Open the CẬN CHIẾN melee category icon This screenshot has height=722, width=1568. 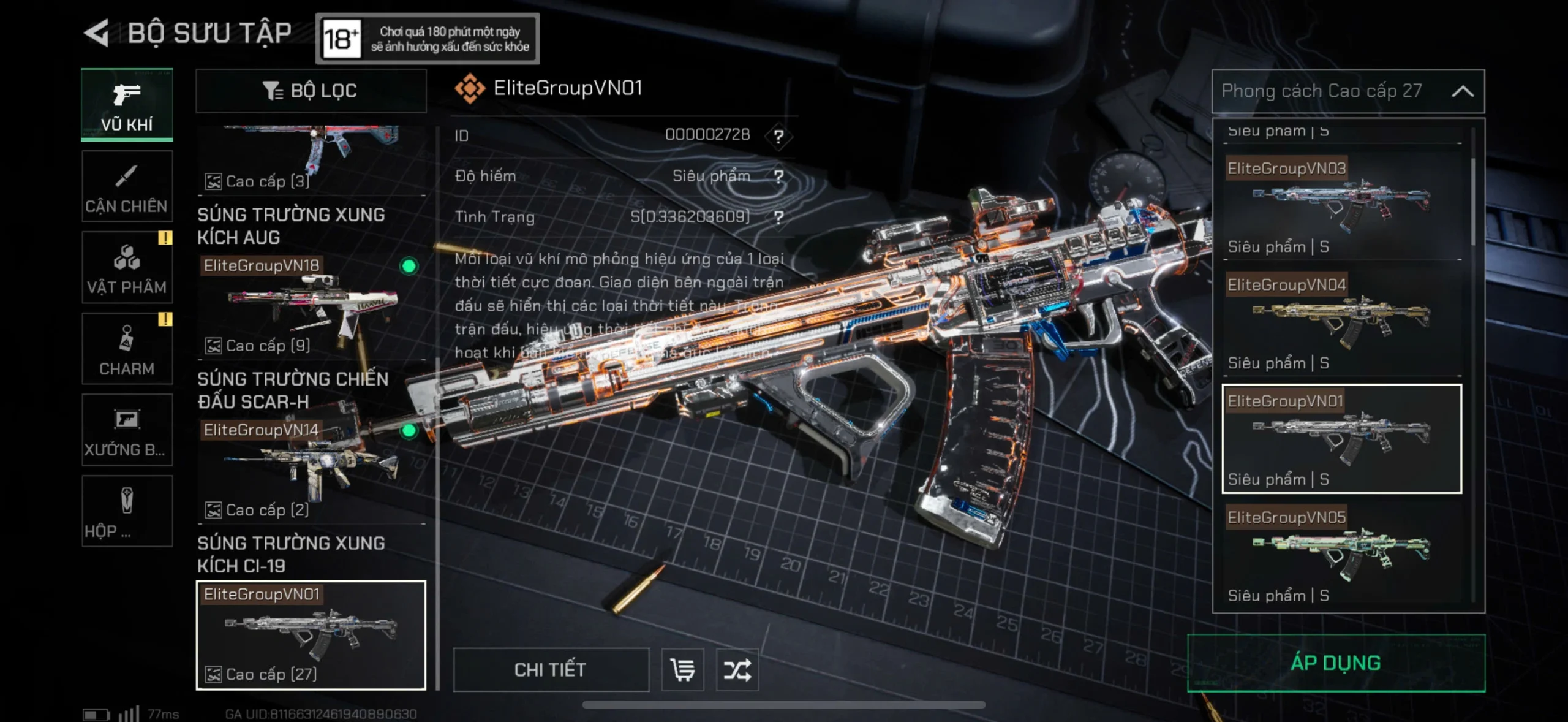tap(127, 185)
